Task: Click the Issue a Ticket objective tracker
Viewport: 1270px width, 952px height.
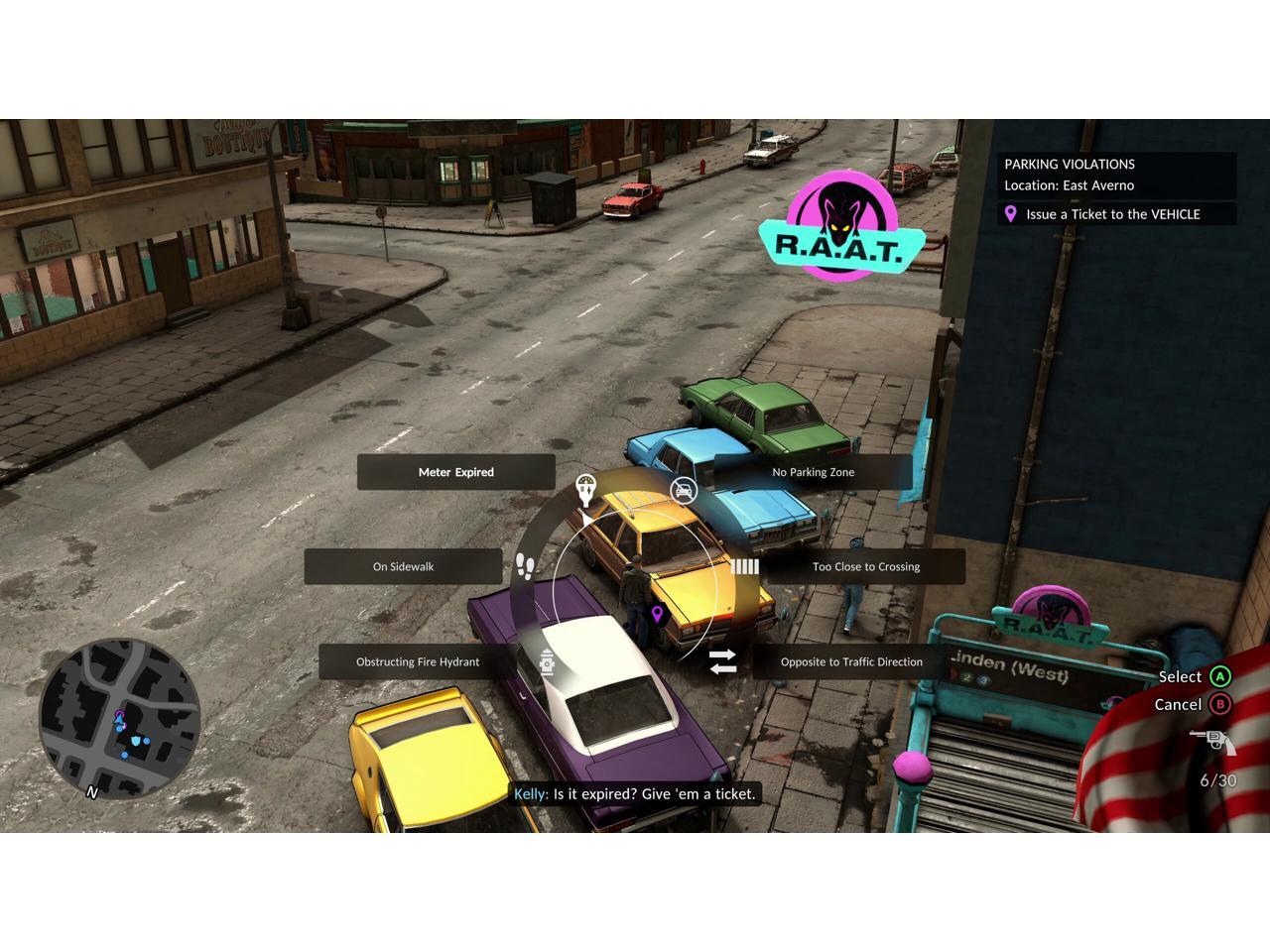Action: (1116, 214)
